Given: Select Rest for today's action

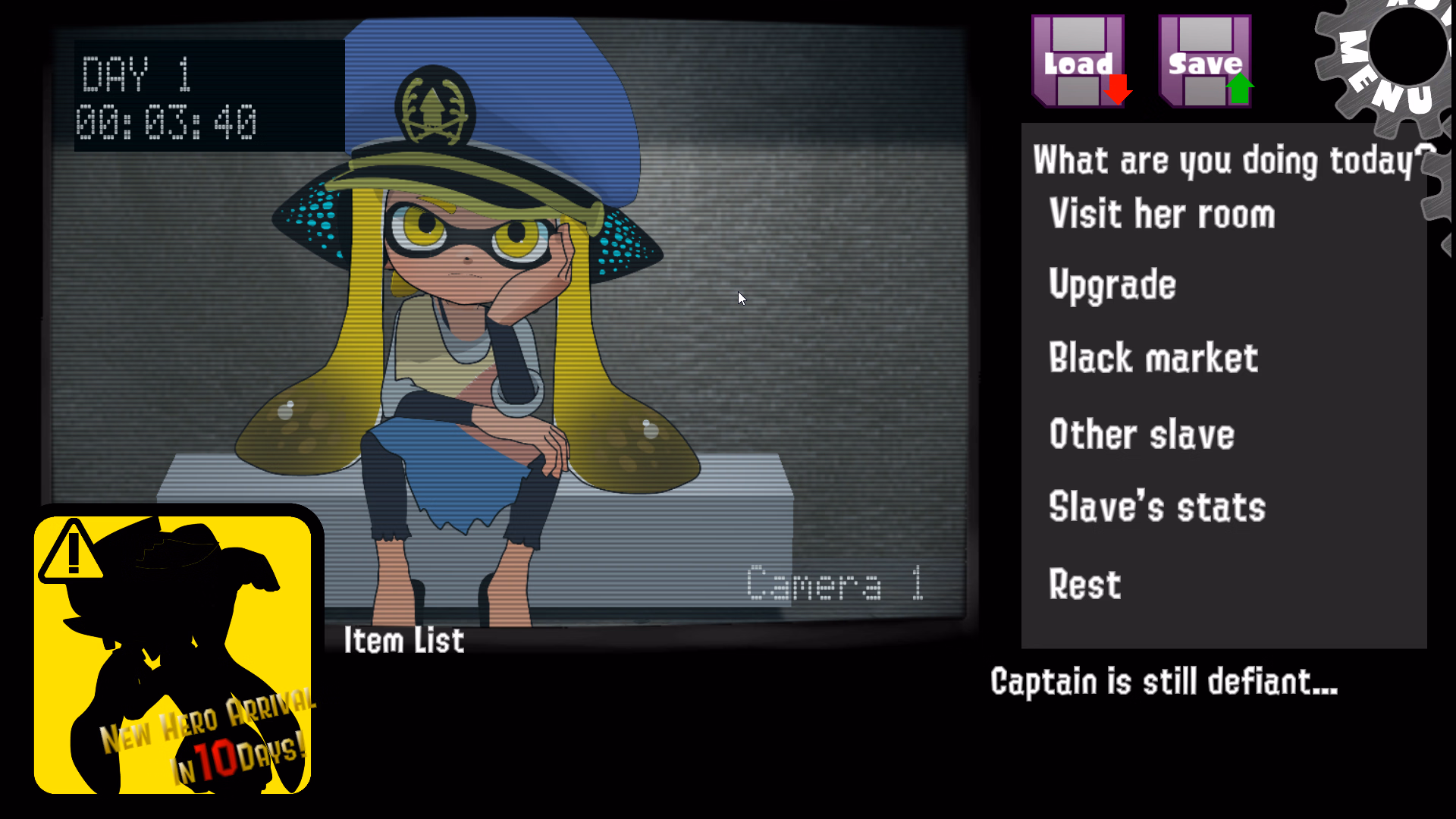Looking at the screenshot, I should point(1084,584).
